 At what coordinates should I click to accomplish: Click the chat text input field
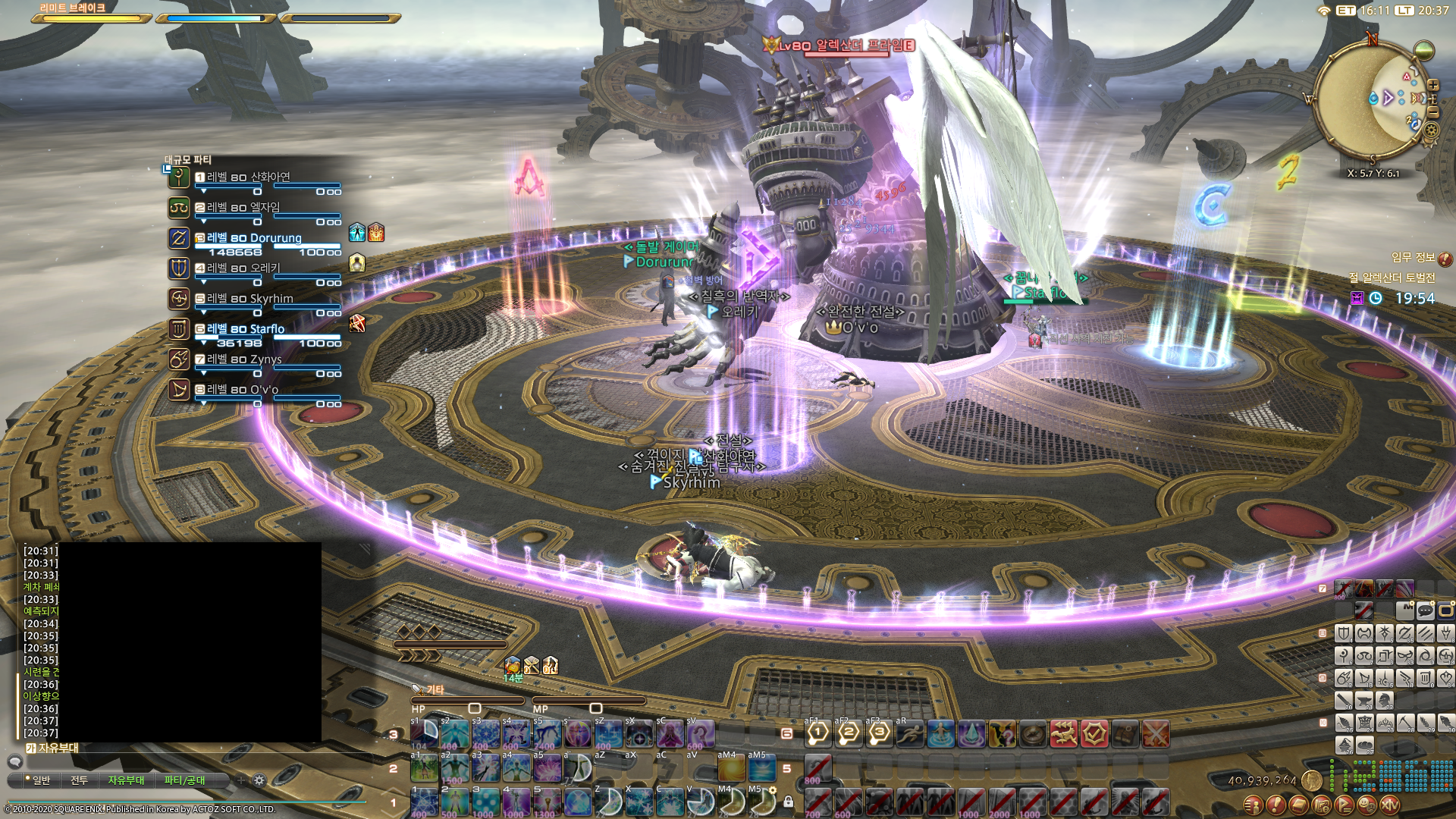174,761
